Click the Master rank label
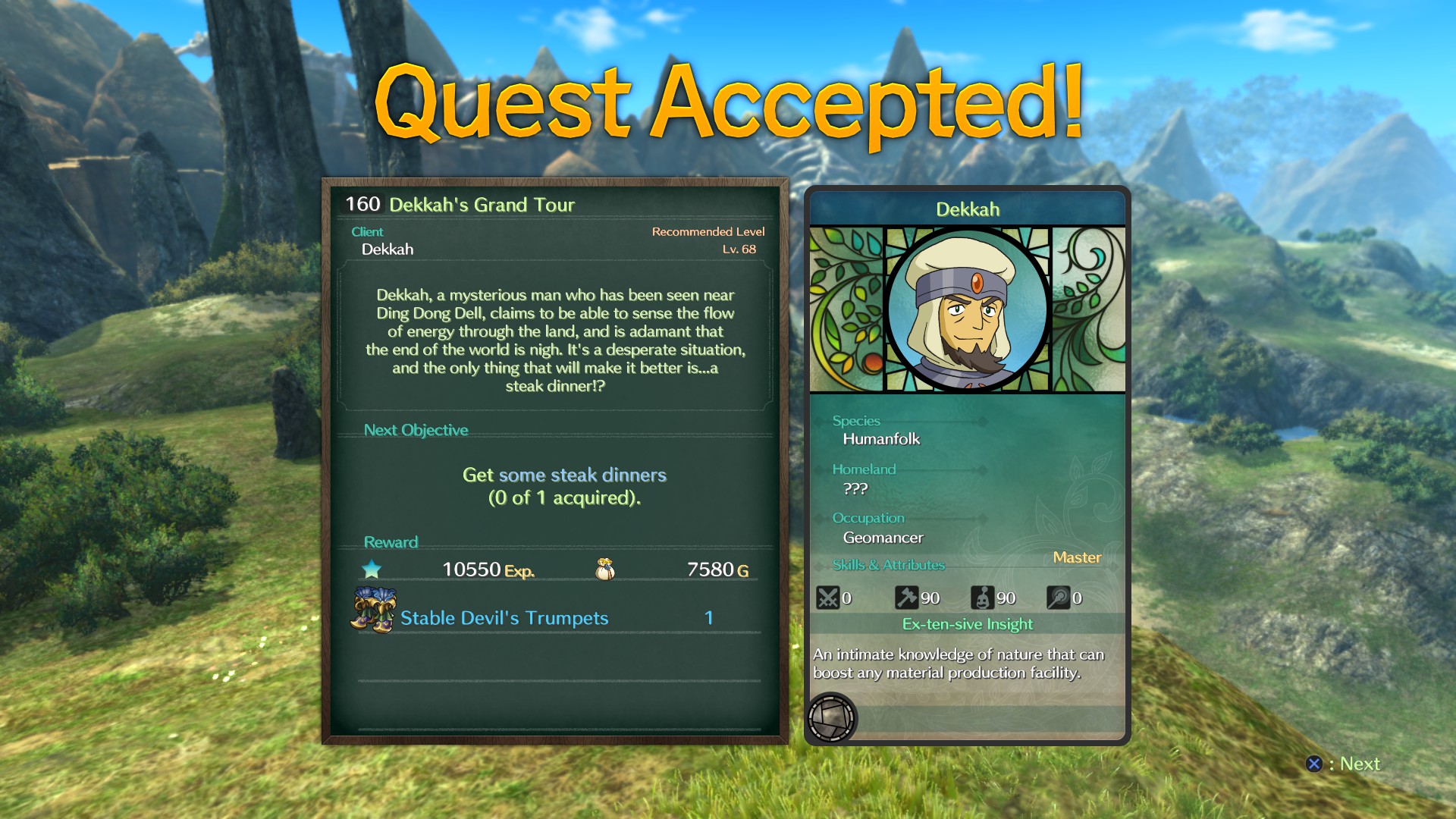Image resolution: width=1456 pixels, height=819 pixels. [x=1078, y=557]
